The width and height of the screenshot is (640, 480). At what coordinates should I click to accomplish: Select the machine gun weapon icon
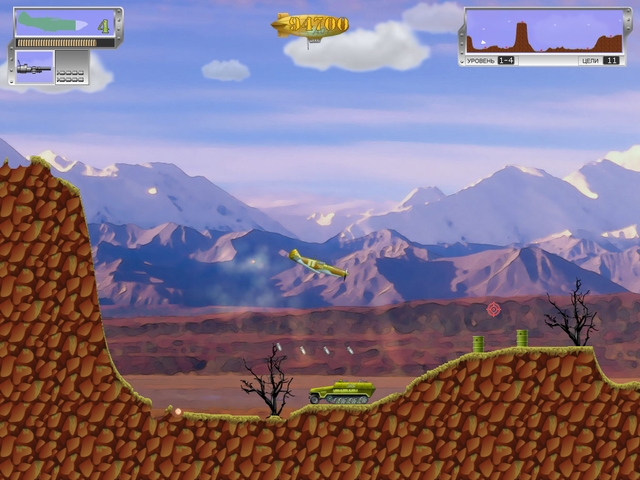point(36,67)
